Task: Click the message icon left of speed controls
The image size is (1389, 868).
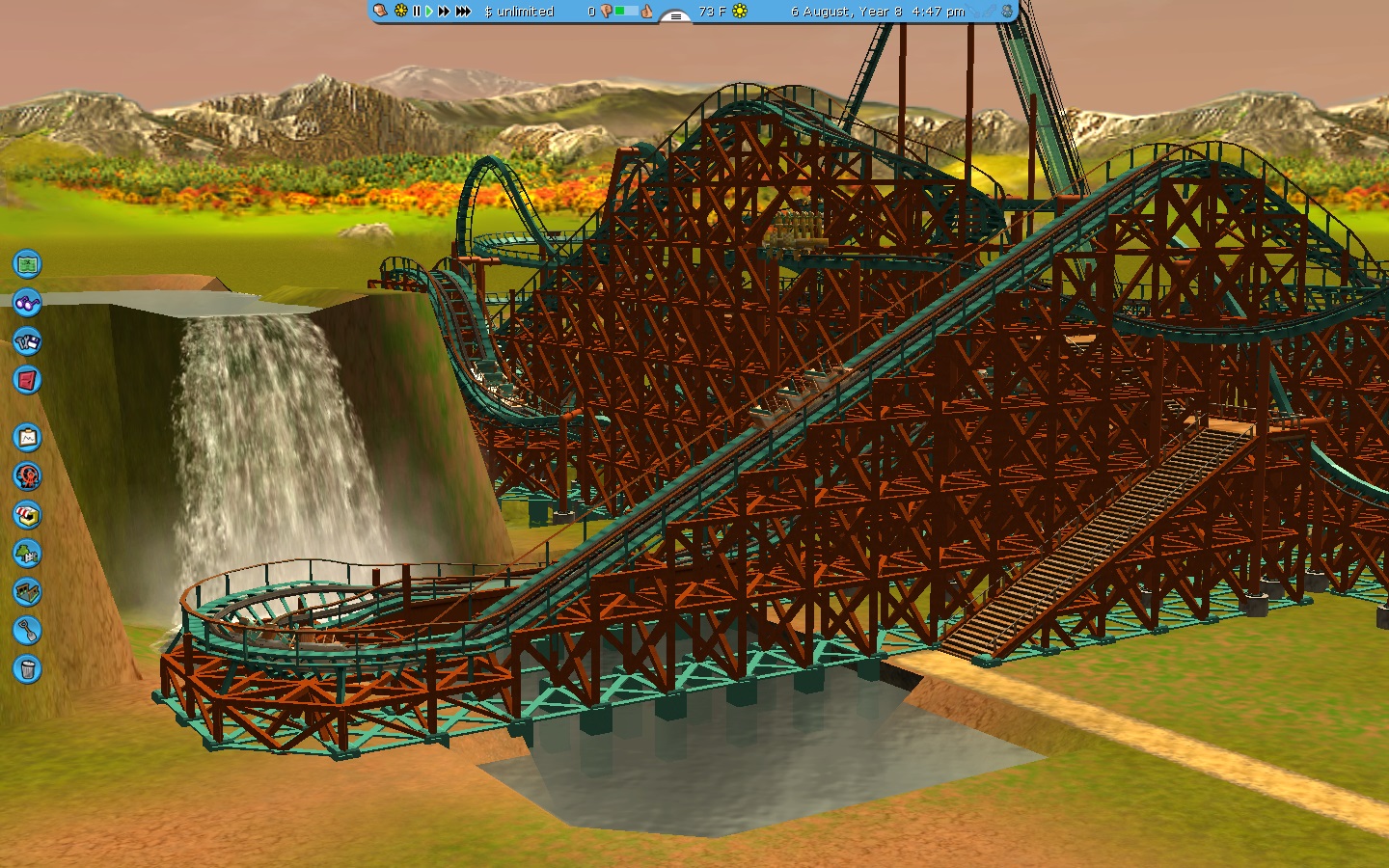Action: [x=381, y=11]
